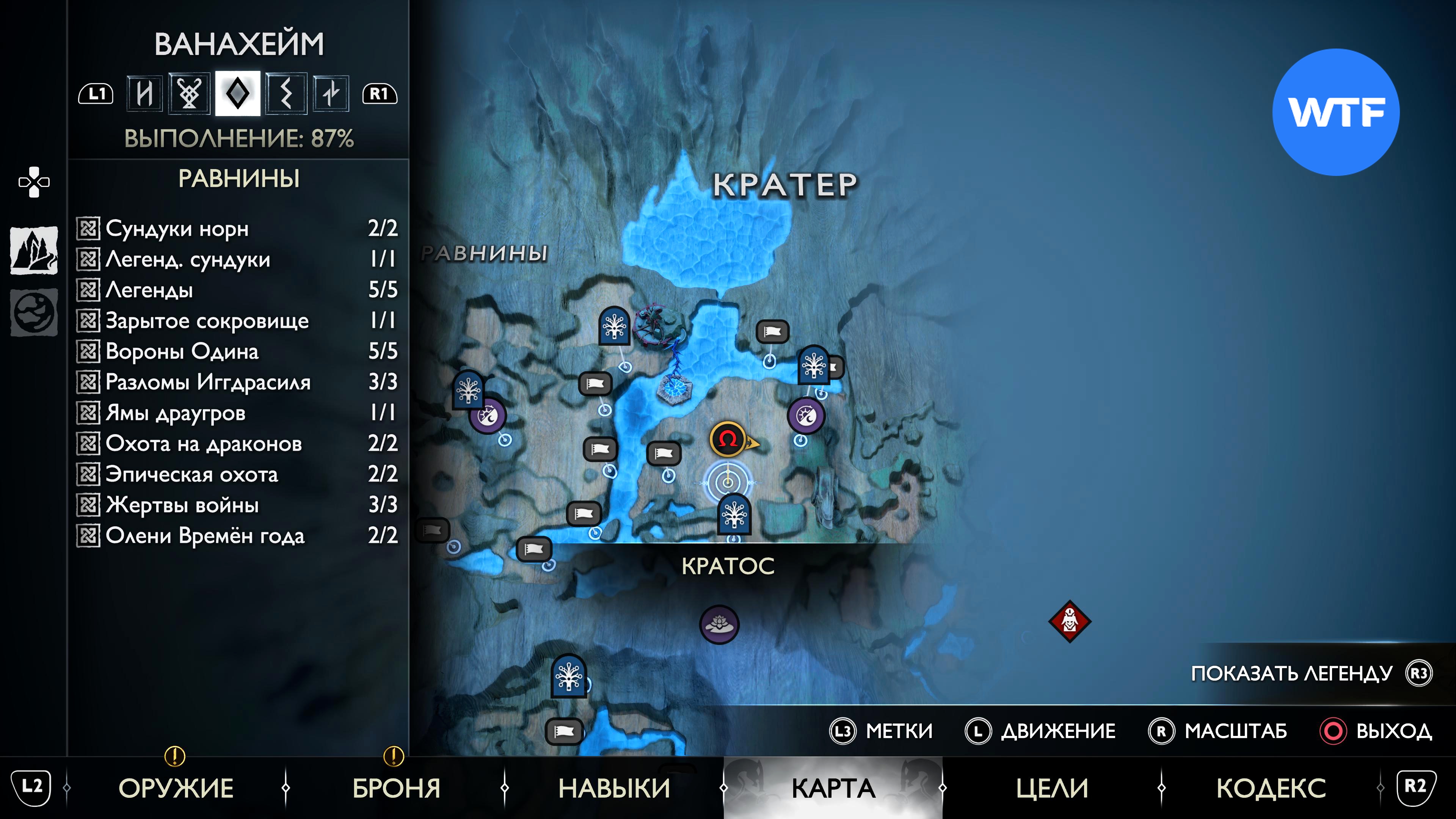Click the blue WTF overlay badge
This screenshot has height=819, width=1456.
point(1335,112)
